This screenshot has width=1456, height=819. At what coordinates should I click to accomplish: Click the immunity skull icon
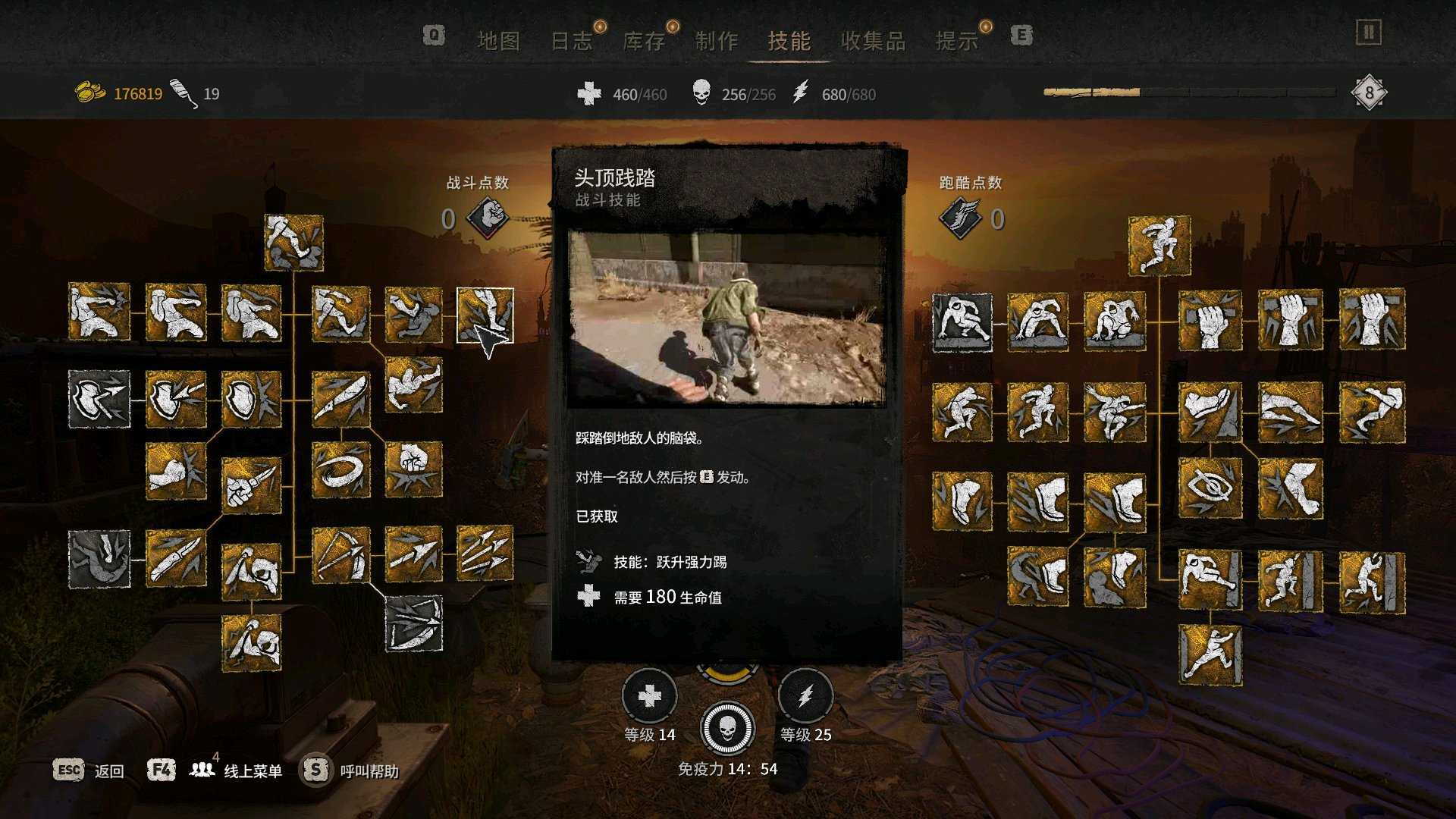click(727, 729)
